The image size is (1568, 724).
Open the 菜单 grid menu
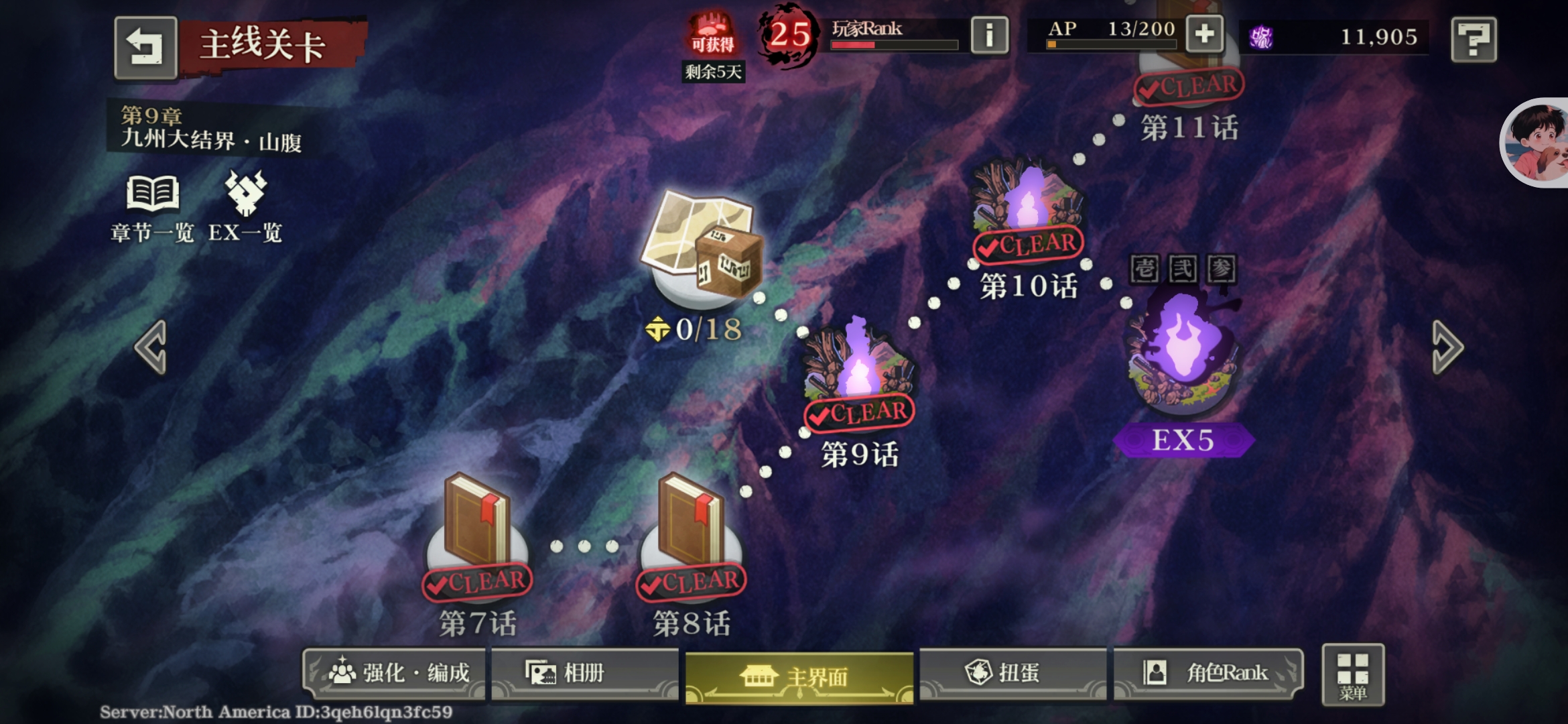click(x=1353, y=676)
